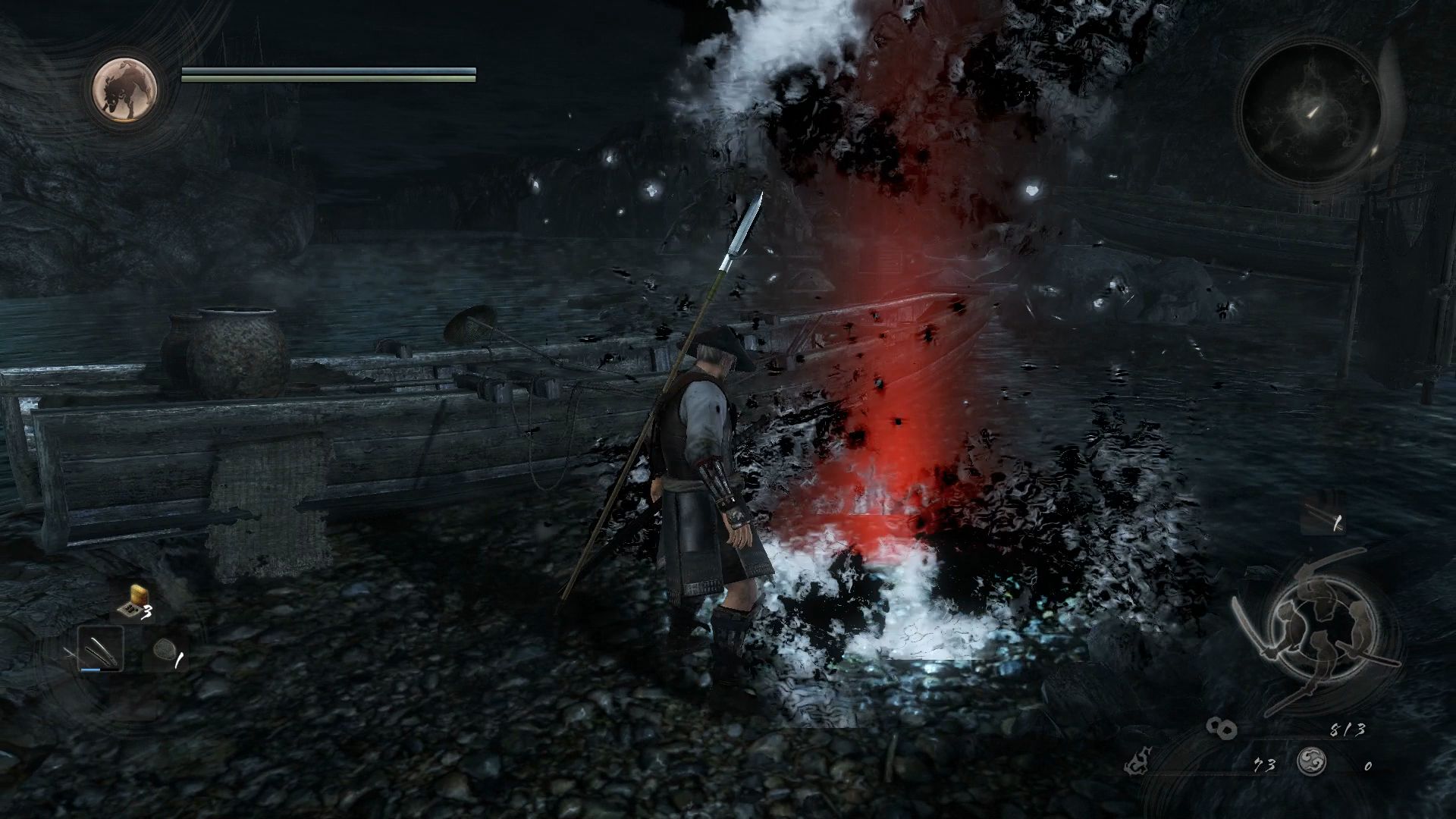1456x819 pixels.
Task: Click the swirling magatama emblem icon
Action: click(x=1311, y=761)
